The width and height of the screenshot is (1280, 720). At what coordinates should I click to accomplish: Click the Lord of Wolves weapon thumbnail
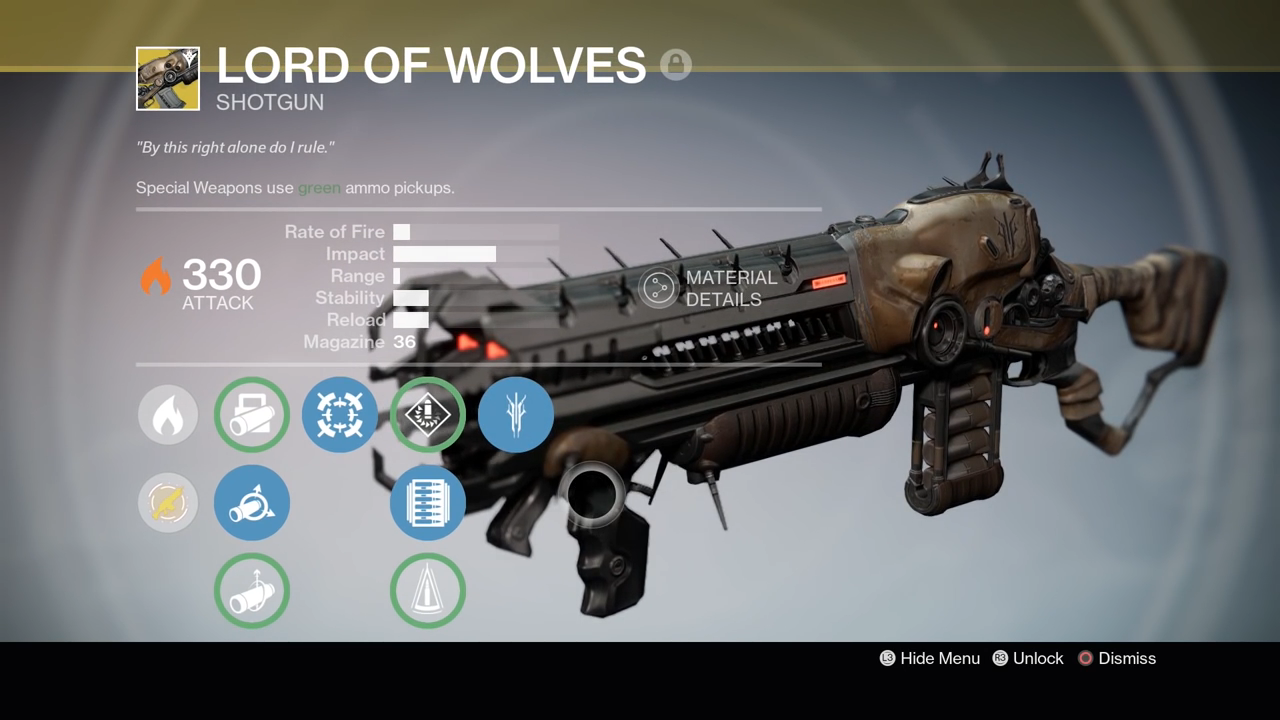click(x=168, y=78)
